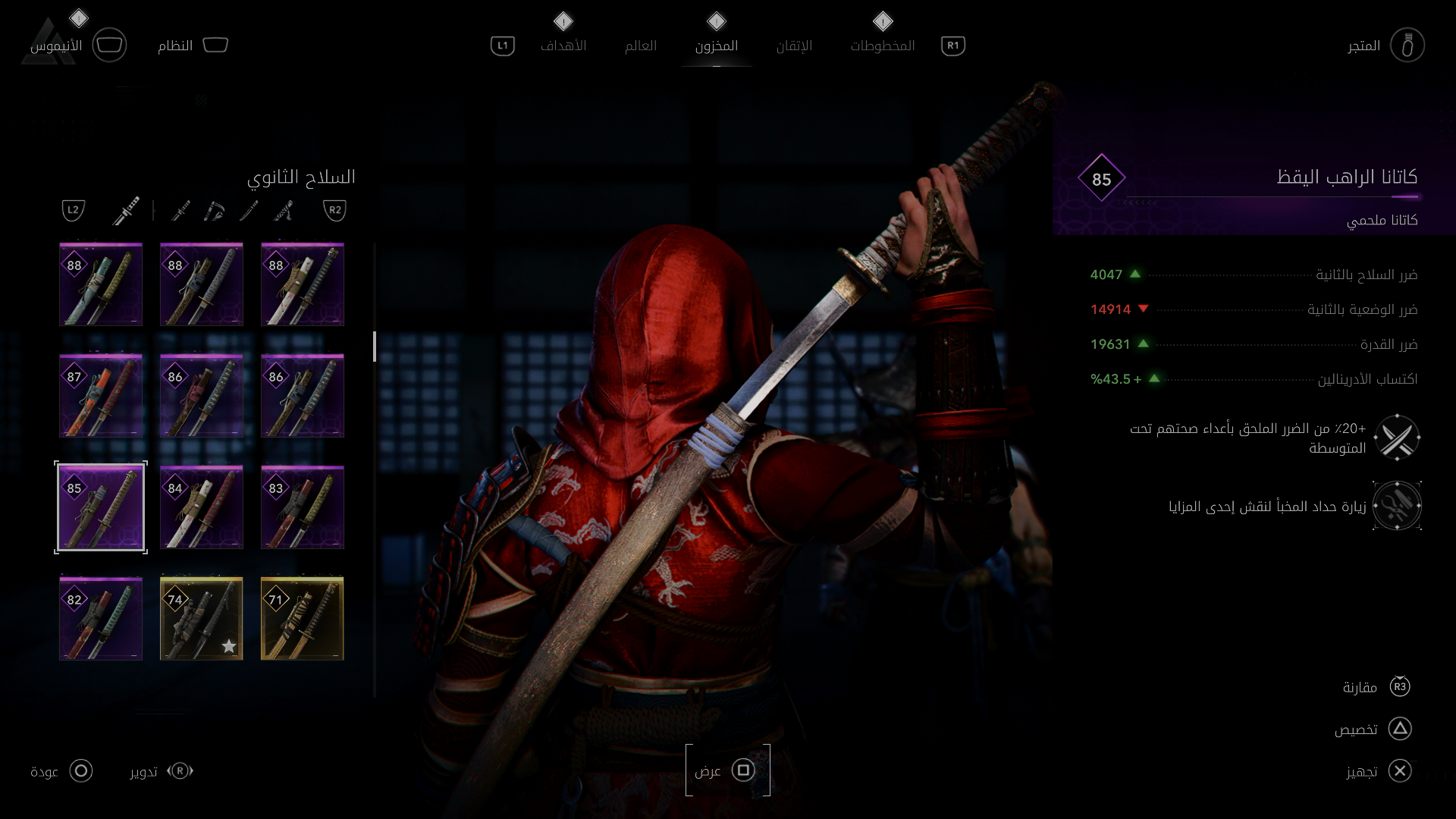Click the weapon list scrollbar
This screenshot has height=819, width=1456.
tap(375, 347)
